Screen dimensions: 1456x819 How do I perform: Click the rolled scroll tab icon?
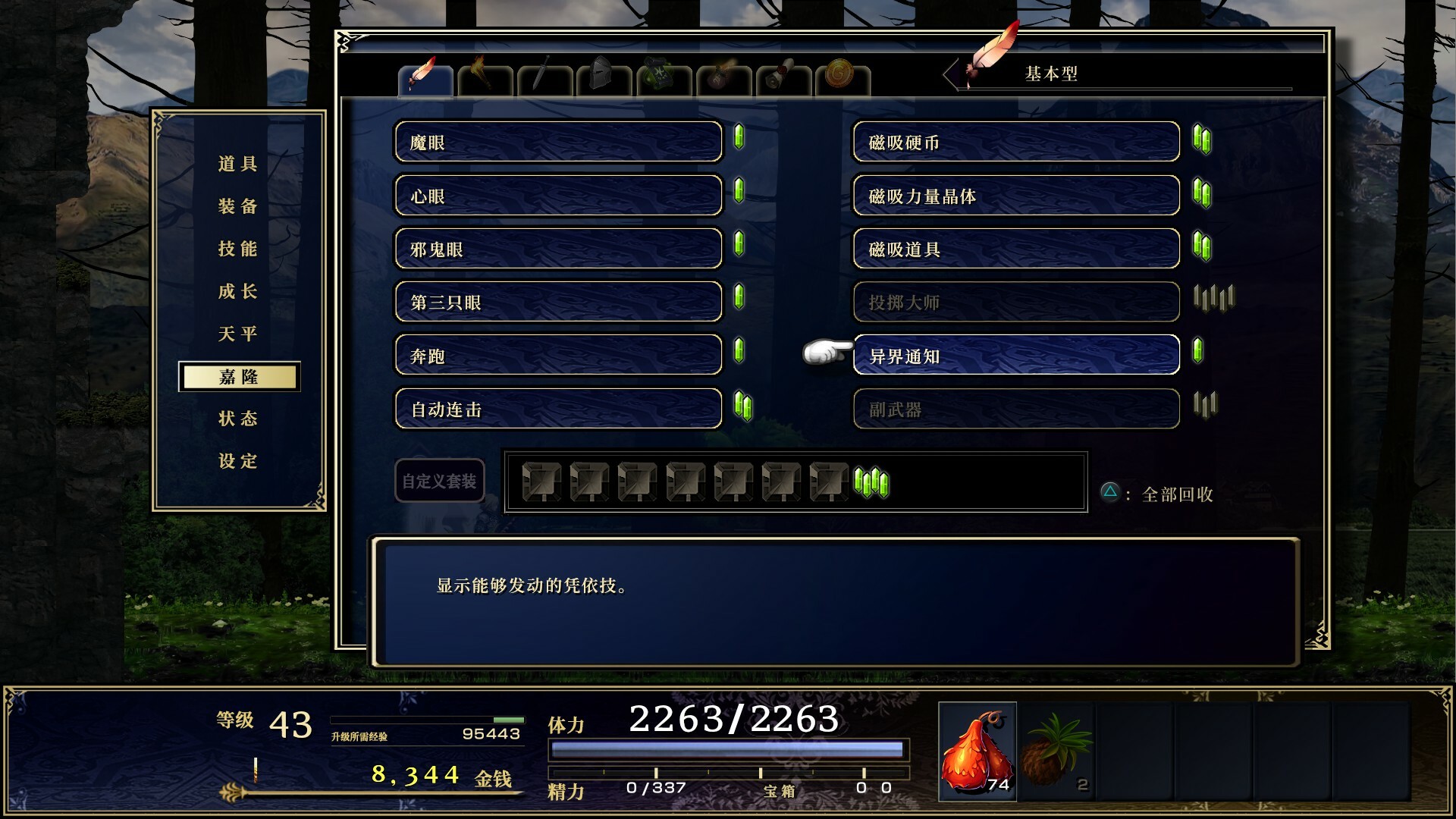pyautogui.click(x=781, y=76)
